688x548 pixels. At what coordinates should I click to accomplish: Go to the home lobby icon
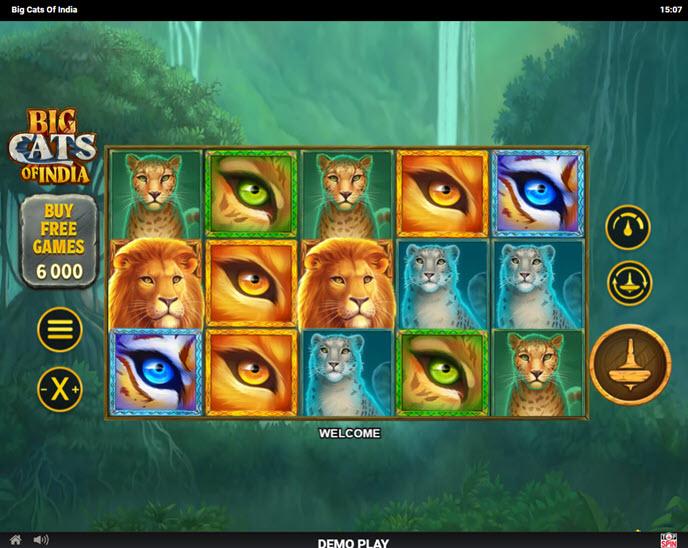15,540
